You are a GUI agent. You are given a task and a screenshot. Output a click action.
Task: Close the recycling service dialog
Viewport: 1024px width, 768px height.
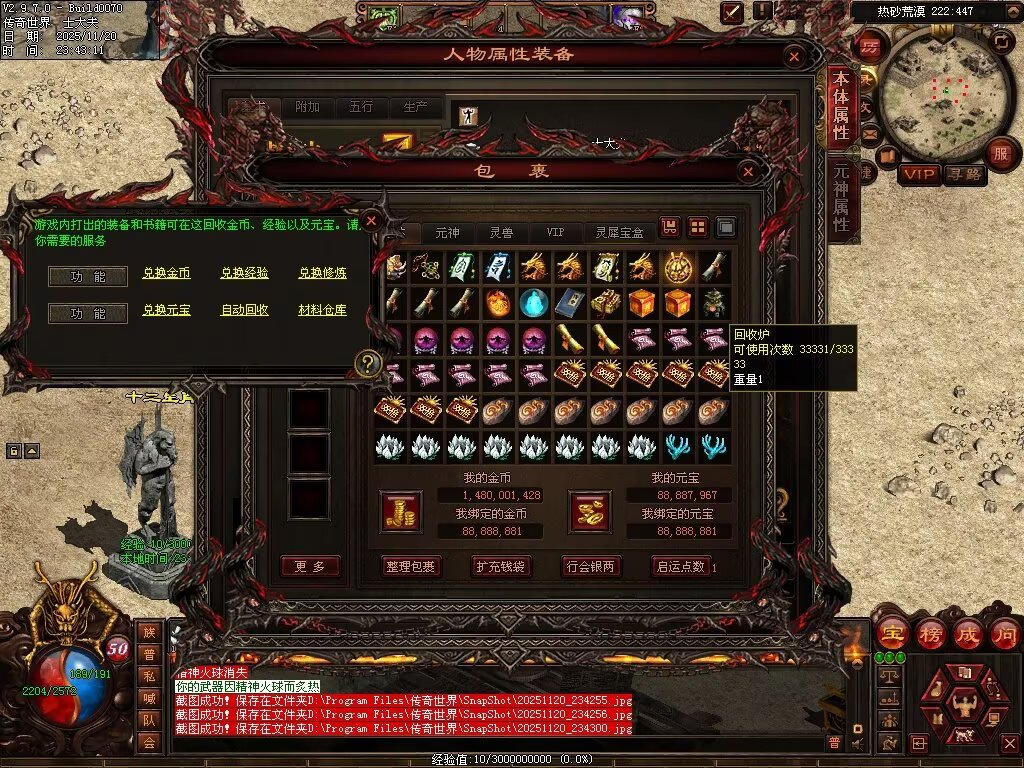click(x=371, y=220)
